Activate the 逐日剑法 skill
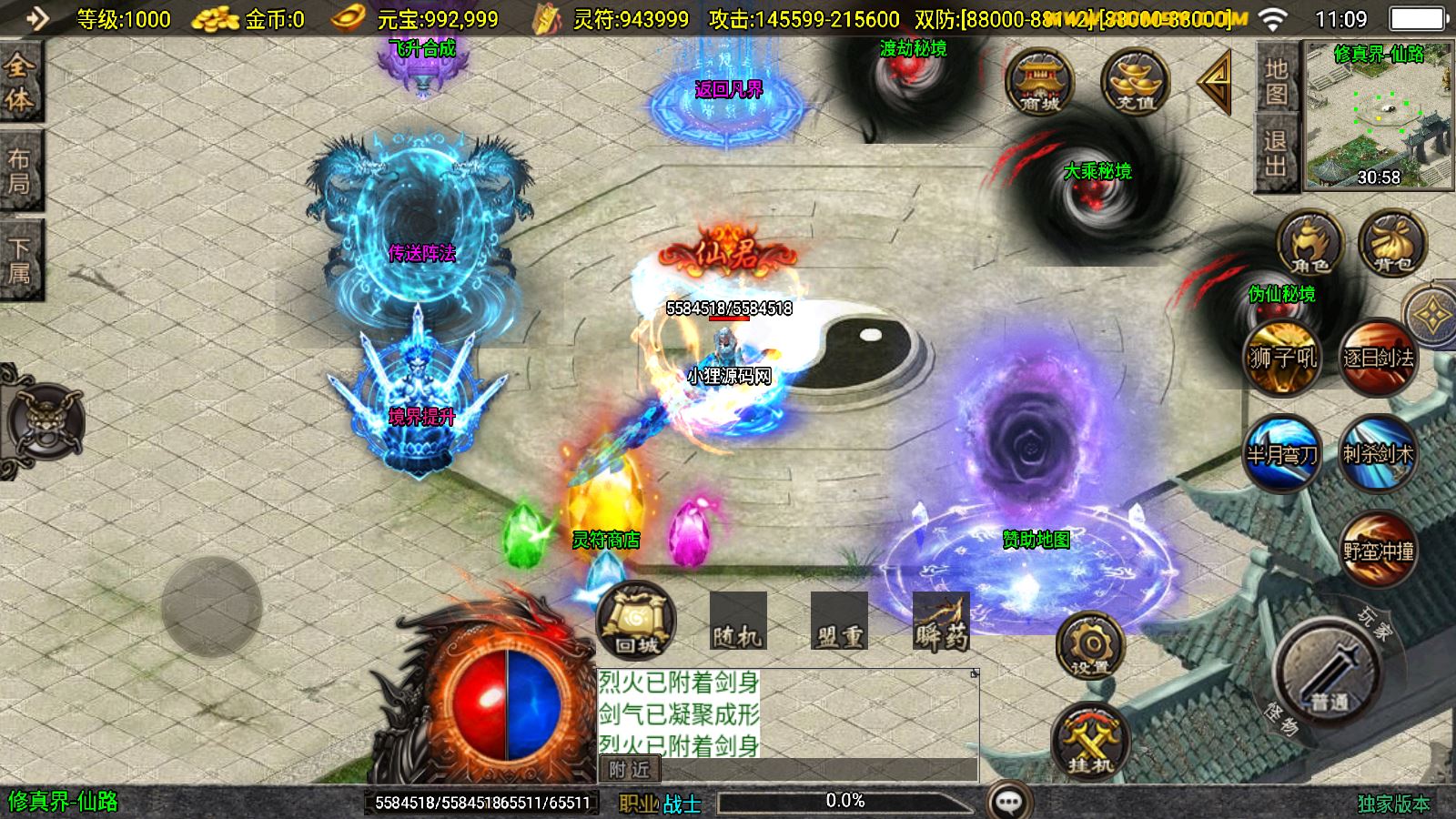 coord(1378,357)
